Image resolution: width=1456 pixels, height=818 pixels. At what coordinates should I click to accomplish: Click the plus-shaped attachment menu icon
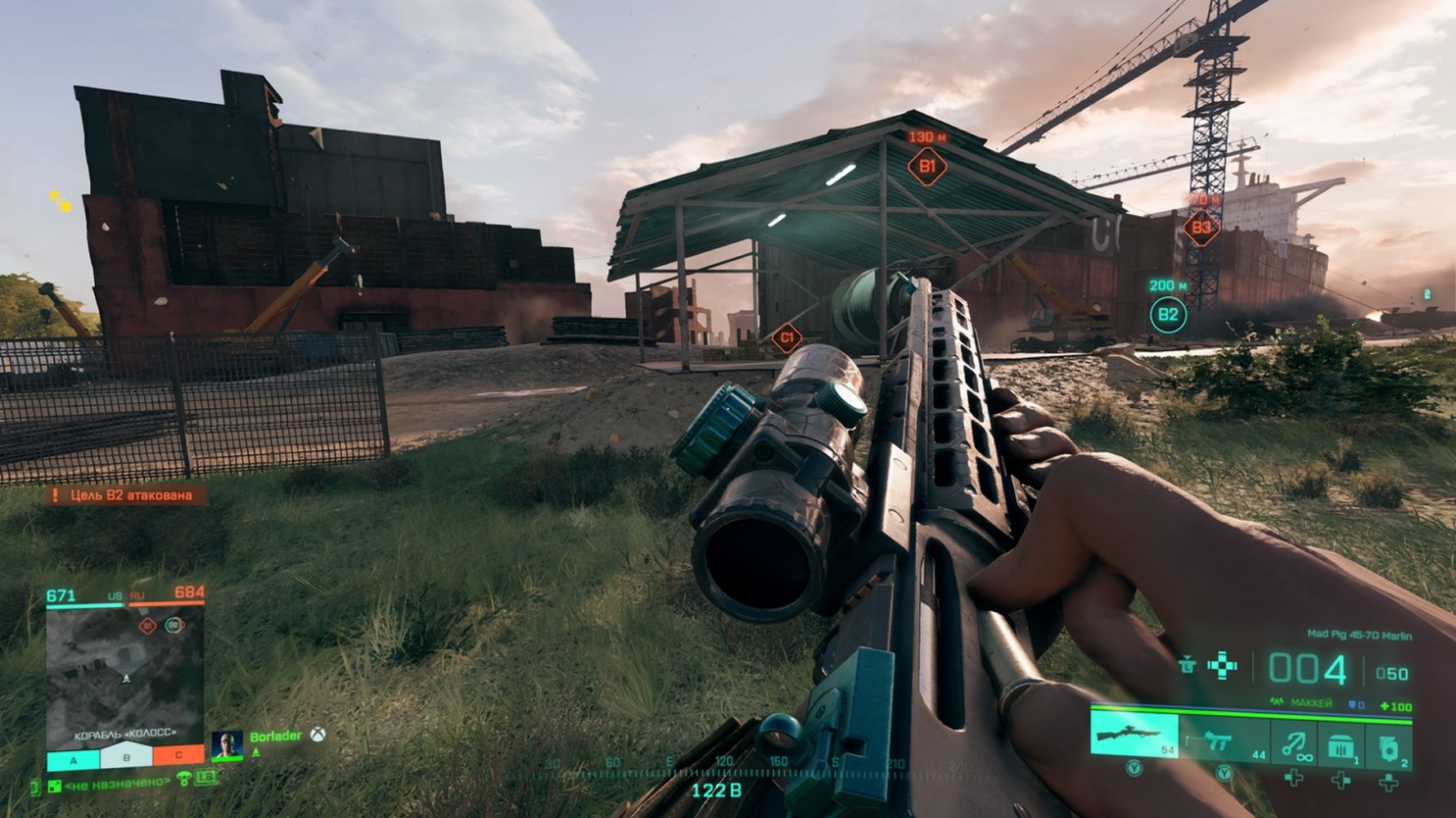pos(1223,666)
